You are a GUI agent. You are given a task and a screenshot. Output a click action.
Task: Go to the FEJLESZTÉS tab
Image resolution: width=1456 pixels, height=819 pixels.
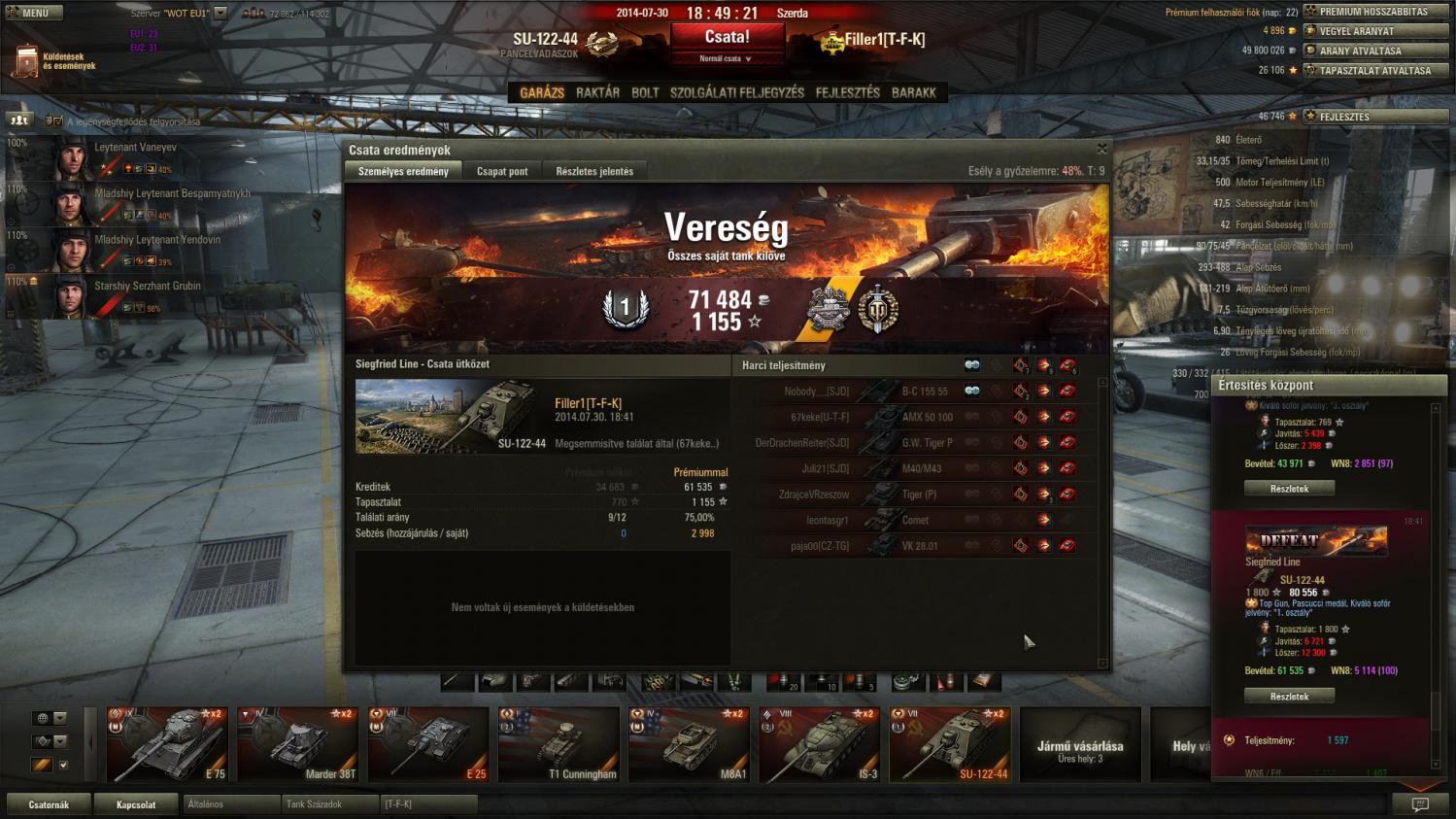[x=847, y=93]
